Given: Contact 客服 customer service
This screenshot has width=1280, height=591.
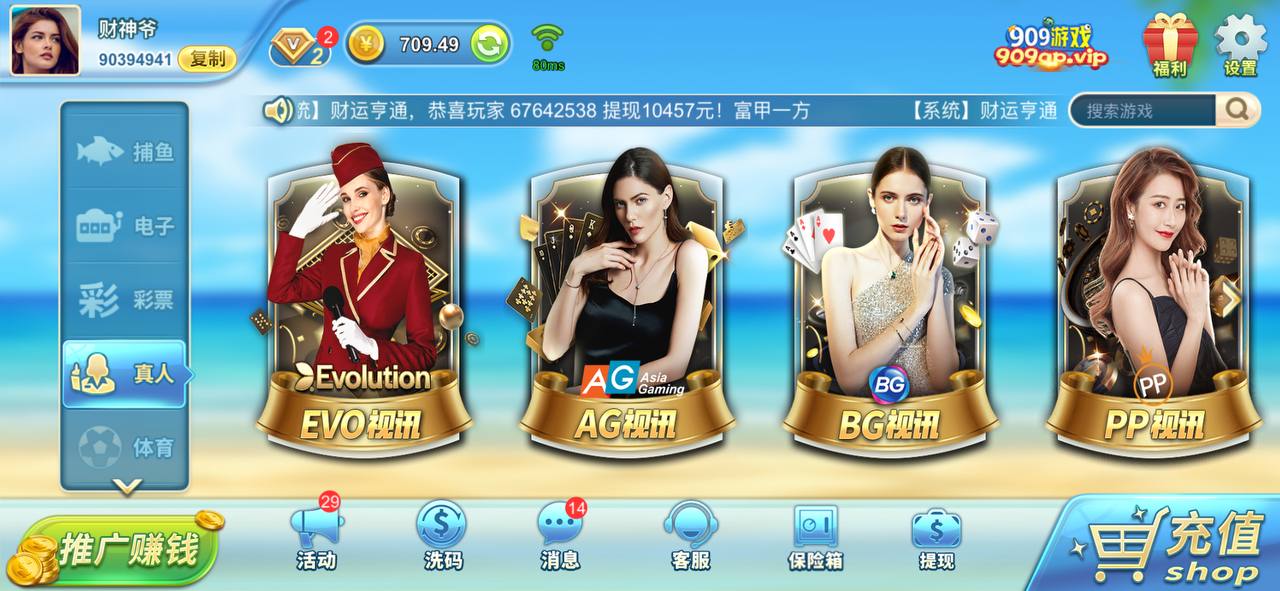Looking at the screenshot, I should click(689, 537).
